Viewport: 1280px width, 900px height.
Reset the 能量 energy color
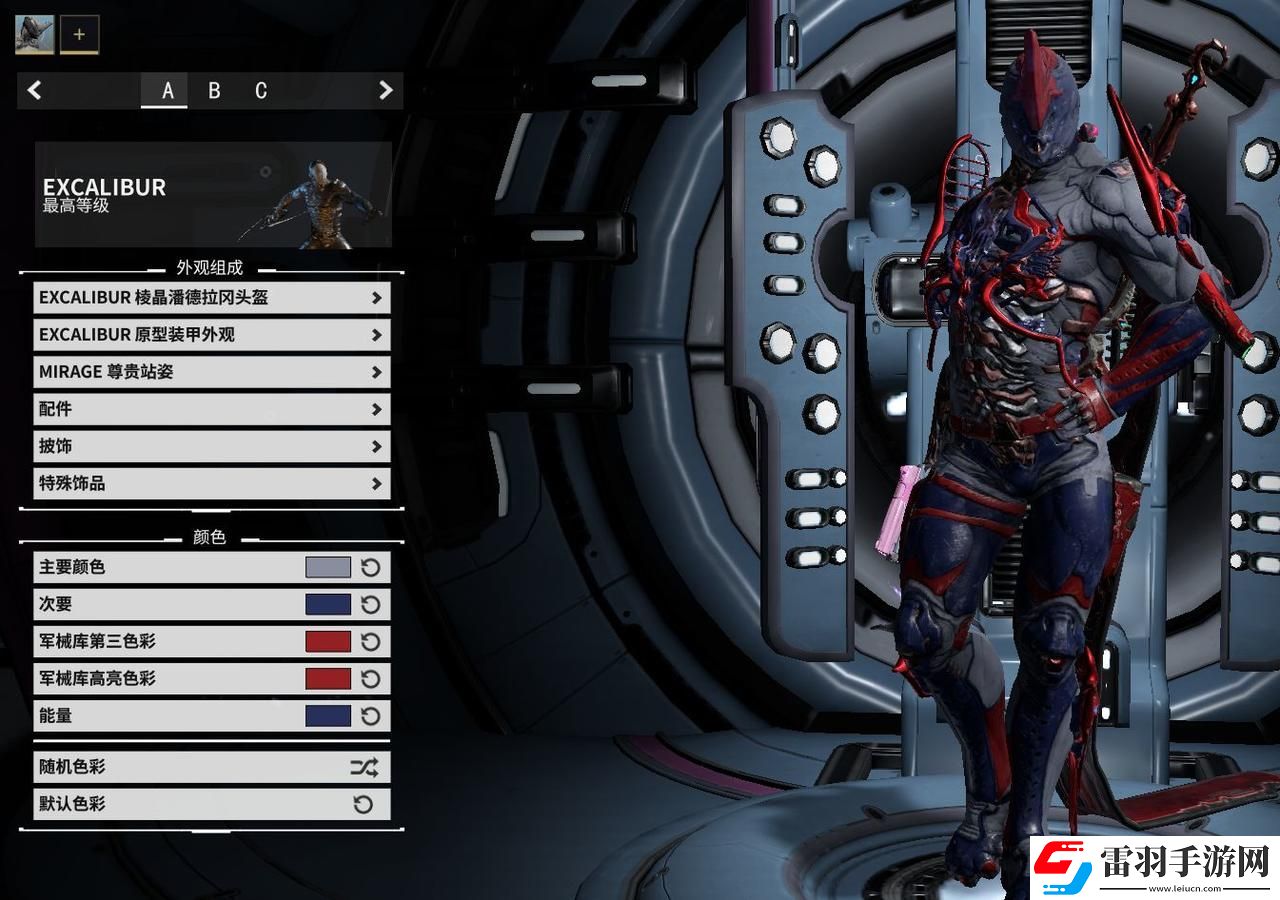coord(371,716)
